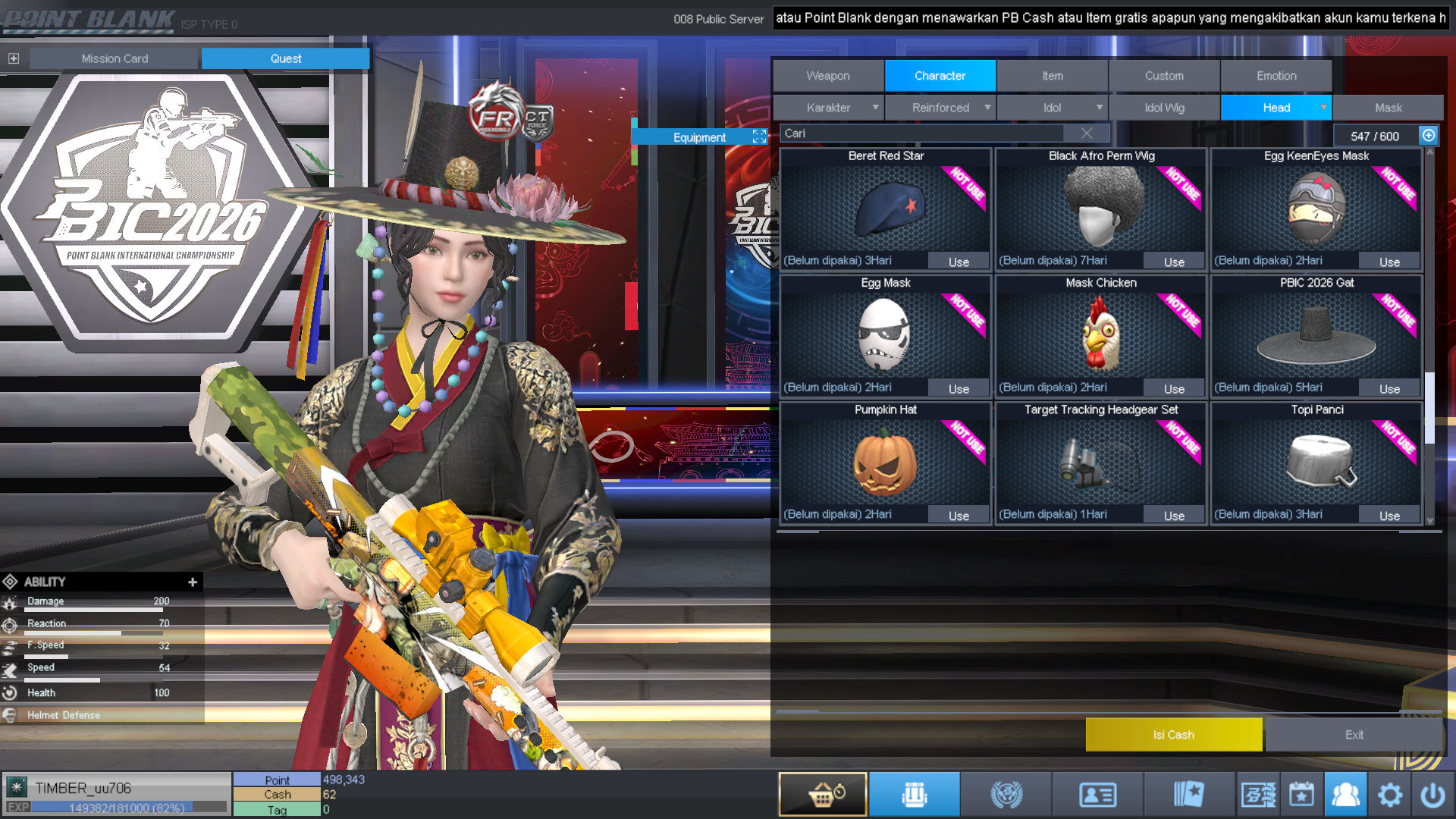Use the Black Afro Perm Wig
The height and width of the screenshot is (819, 1456).
1174,262
